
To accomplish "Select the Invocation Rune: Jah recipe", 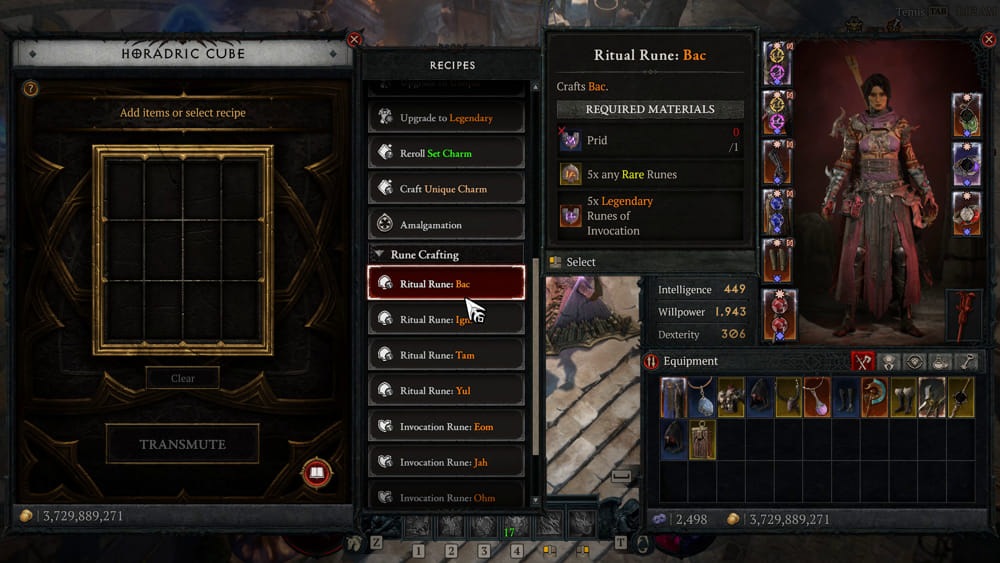I will pyautogui.click(x=446, y=462).
